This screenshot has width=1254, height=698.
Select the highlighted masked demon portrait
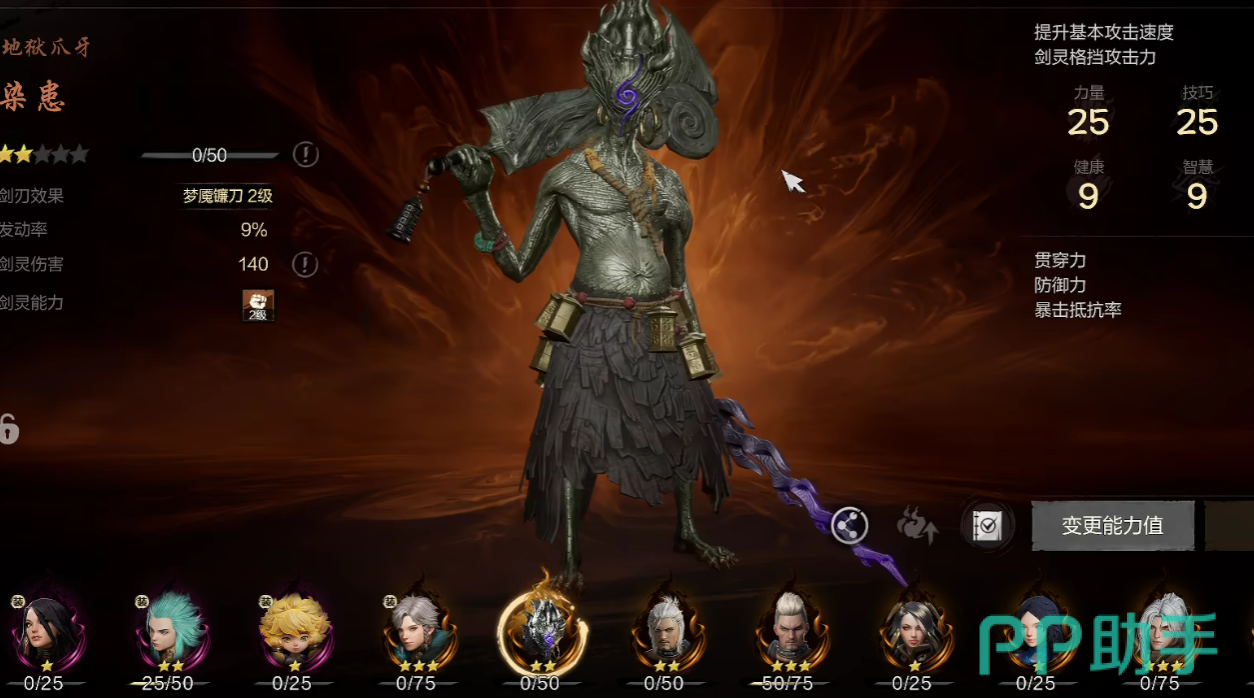tap(542, 629)
